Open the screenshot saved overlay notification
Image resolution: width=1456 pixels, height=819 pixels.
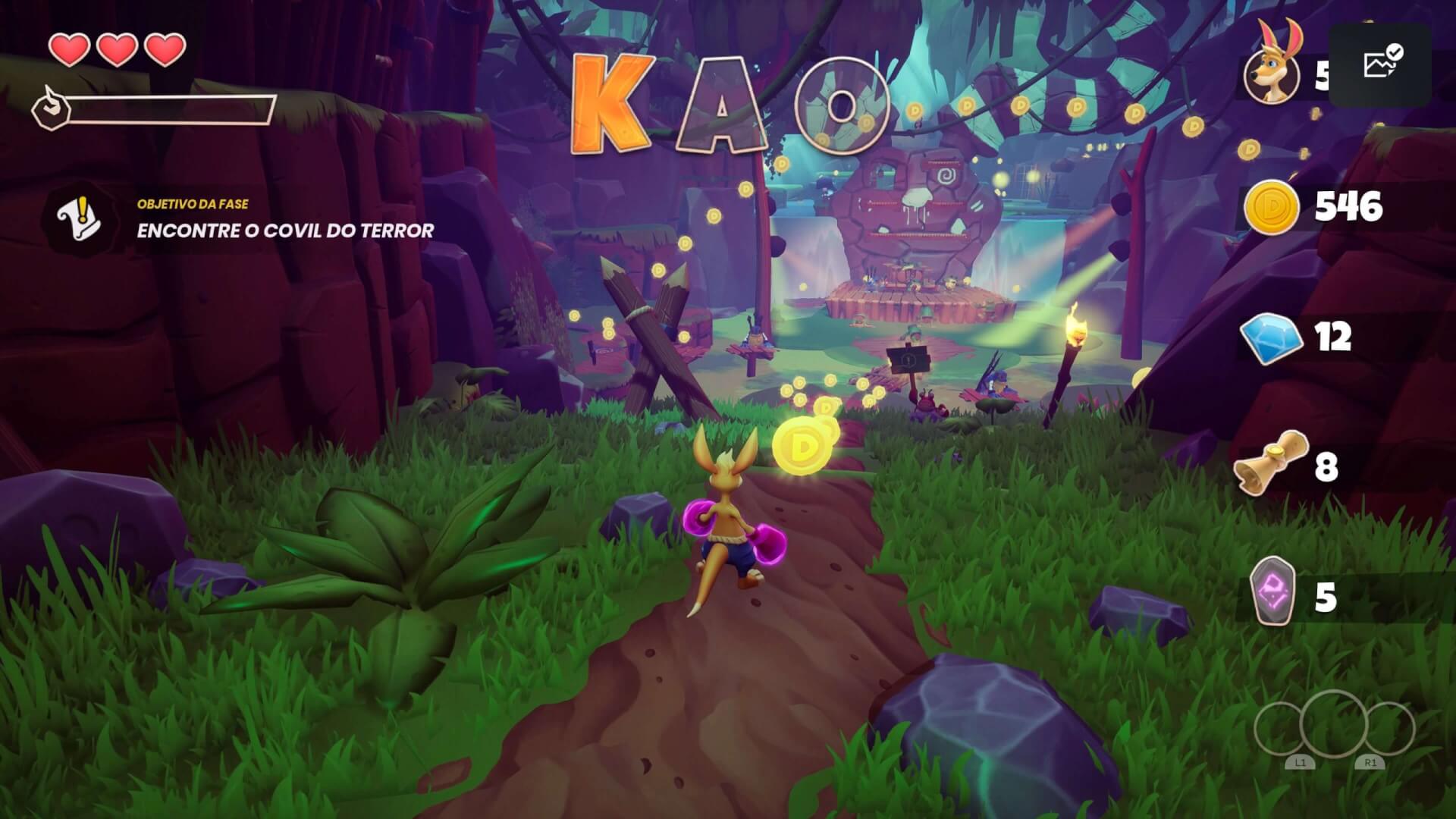pos(1380,64)
